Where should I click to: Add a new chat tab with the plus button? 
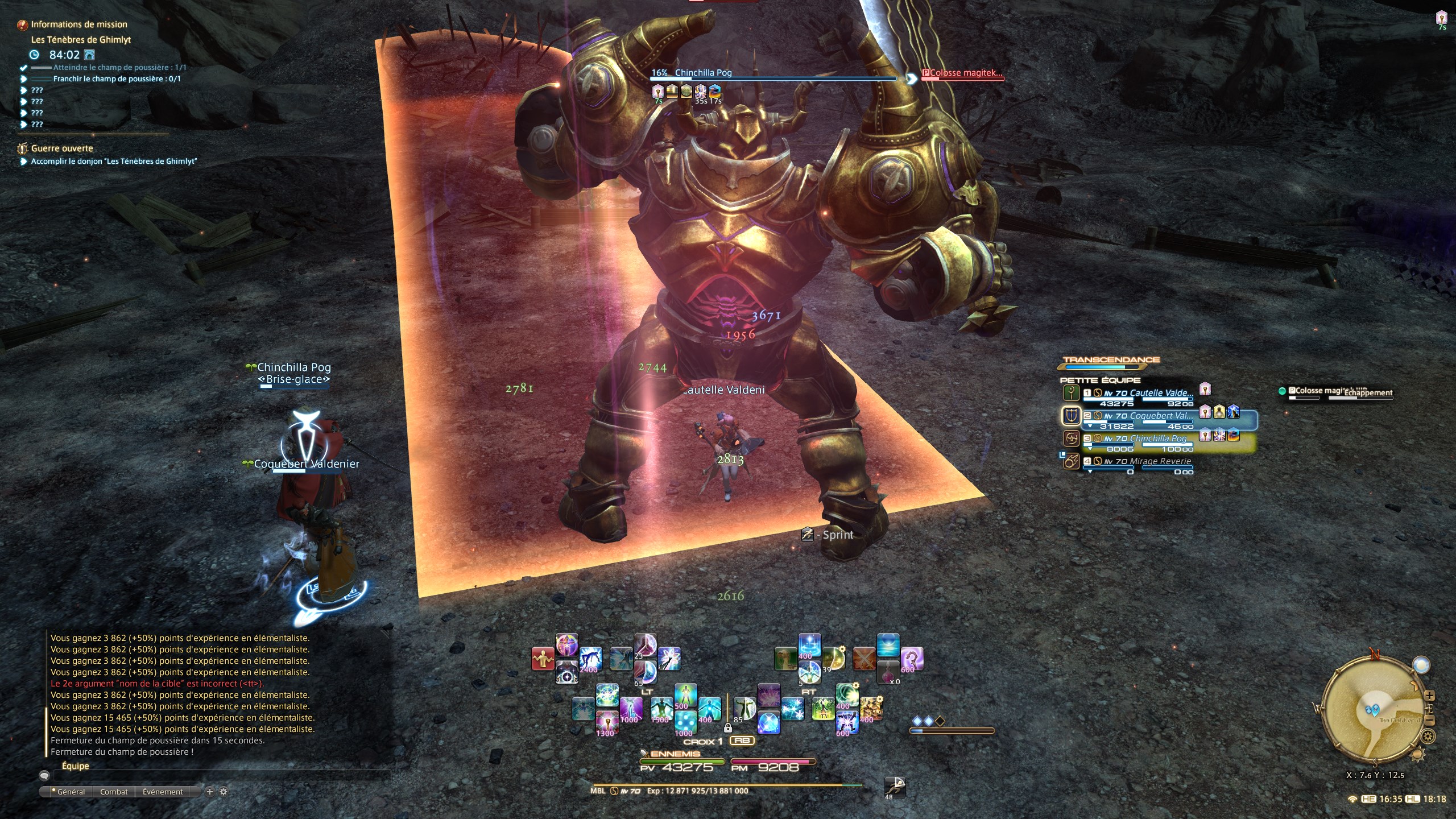coord(210,792)
